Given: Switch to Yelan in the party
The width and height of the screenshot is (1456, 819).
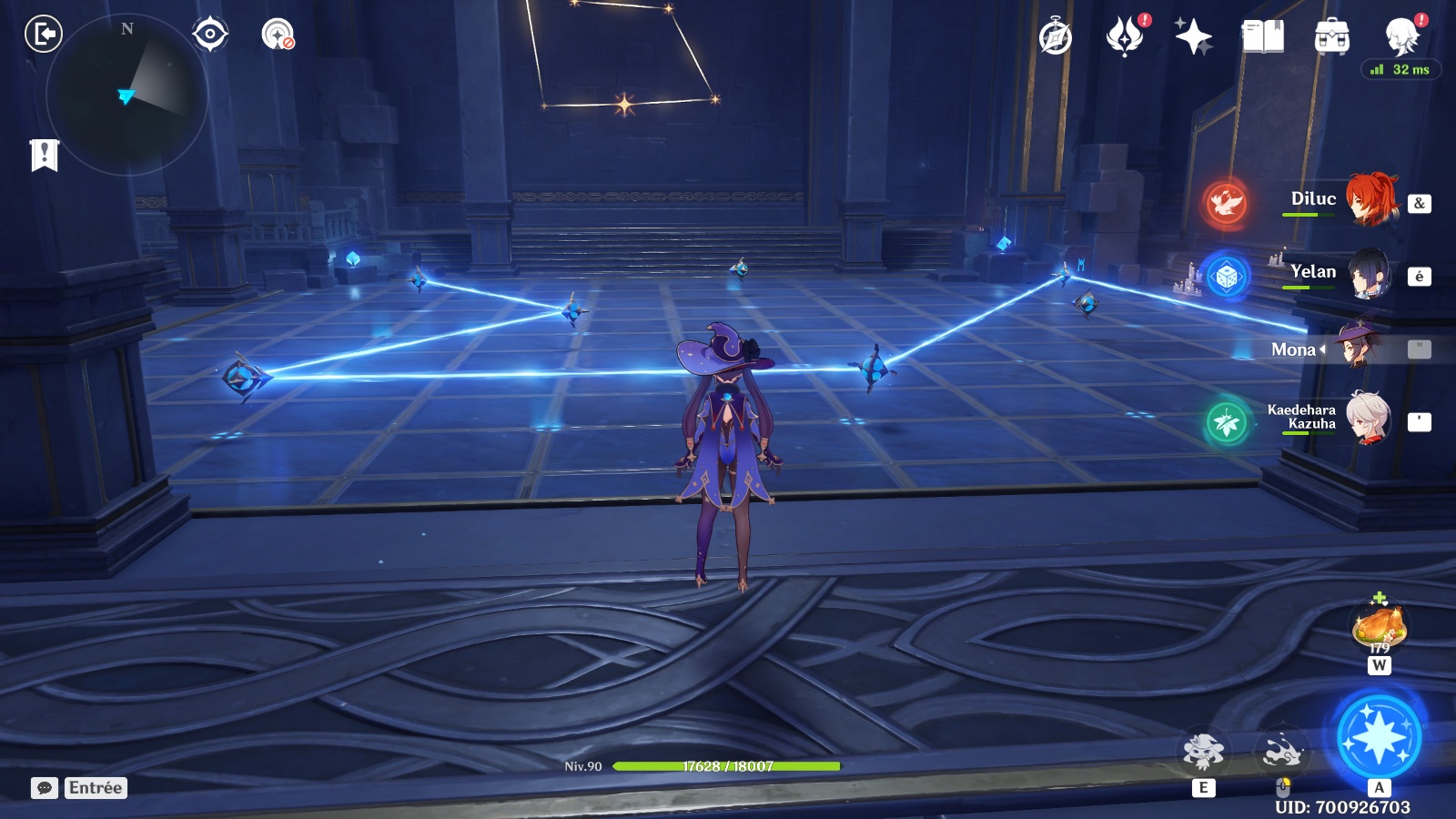Looking at the screenshot, I should tap(1369, 273).
